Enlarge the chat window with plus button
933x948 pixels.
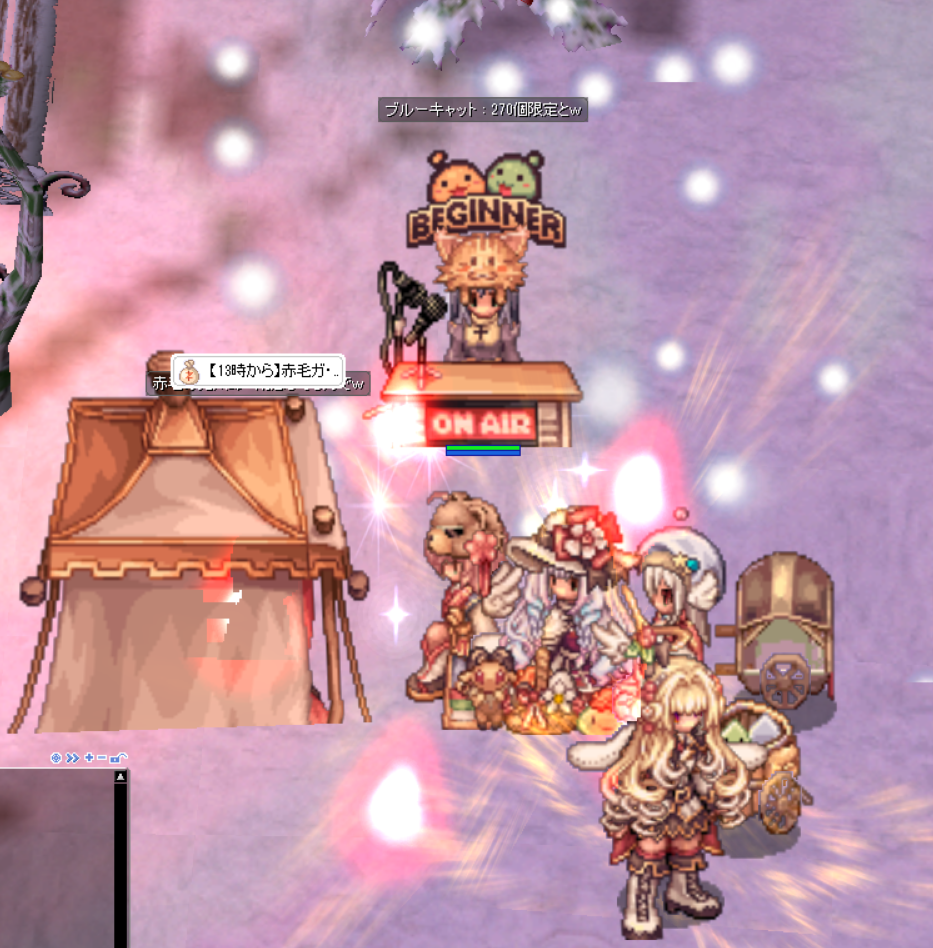tap(89, 758)
